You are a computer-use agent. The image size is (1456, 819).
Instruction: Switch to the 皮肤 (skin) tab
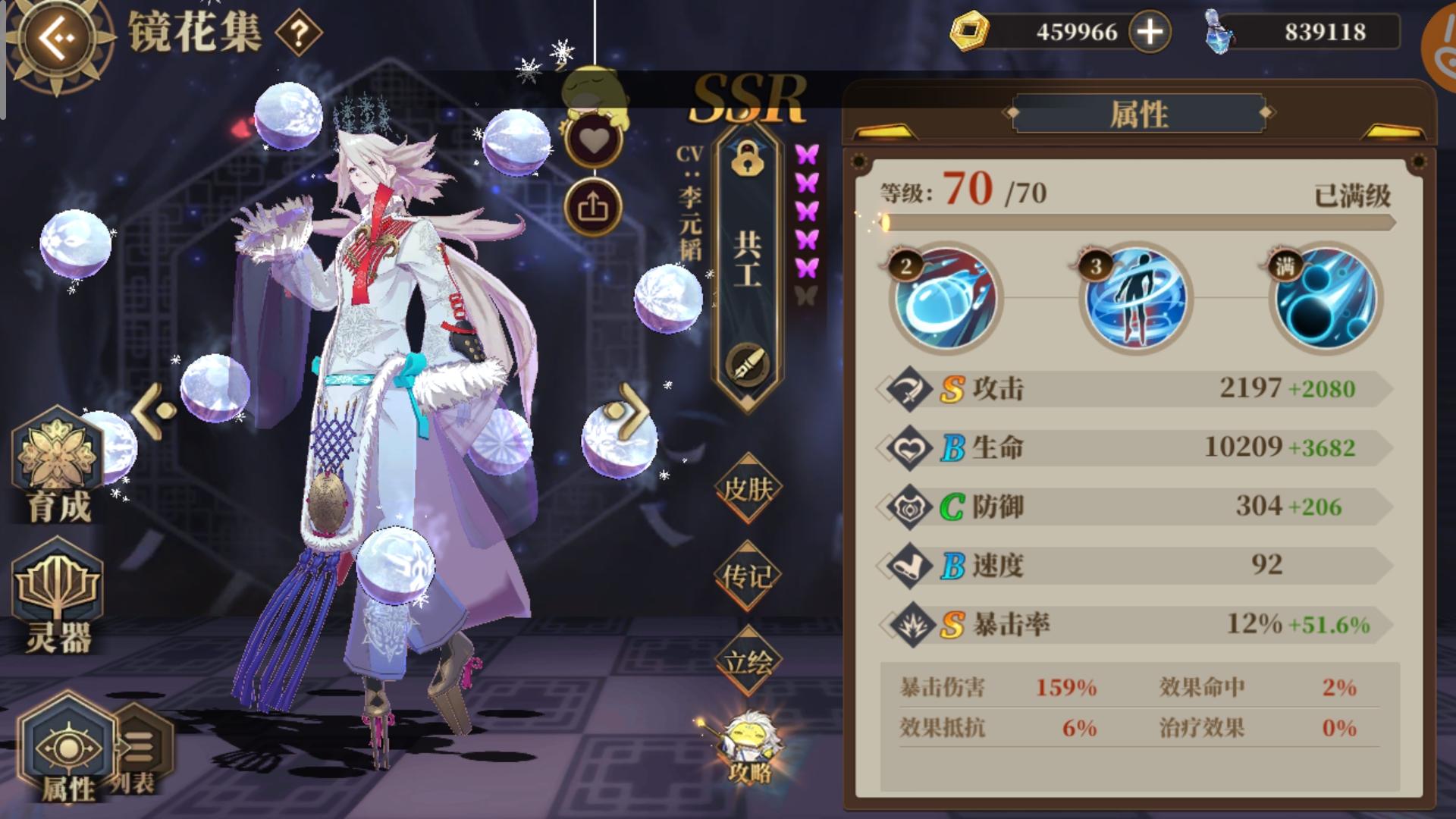tap(747, 489)
